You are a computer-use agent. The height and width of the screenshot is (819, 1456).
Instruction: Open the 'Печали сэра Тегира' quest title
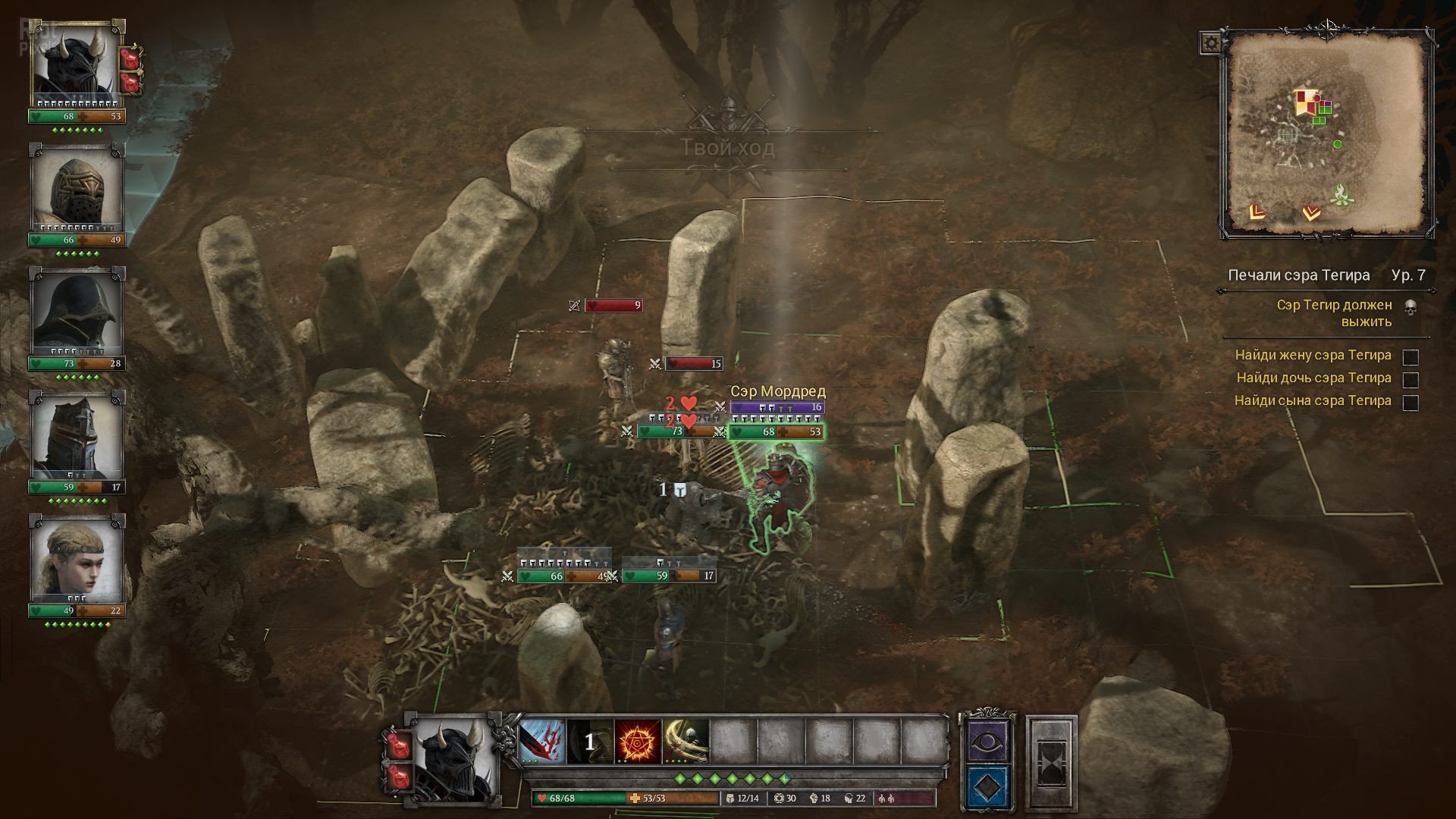[x=1298, y=275]
